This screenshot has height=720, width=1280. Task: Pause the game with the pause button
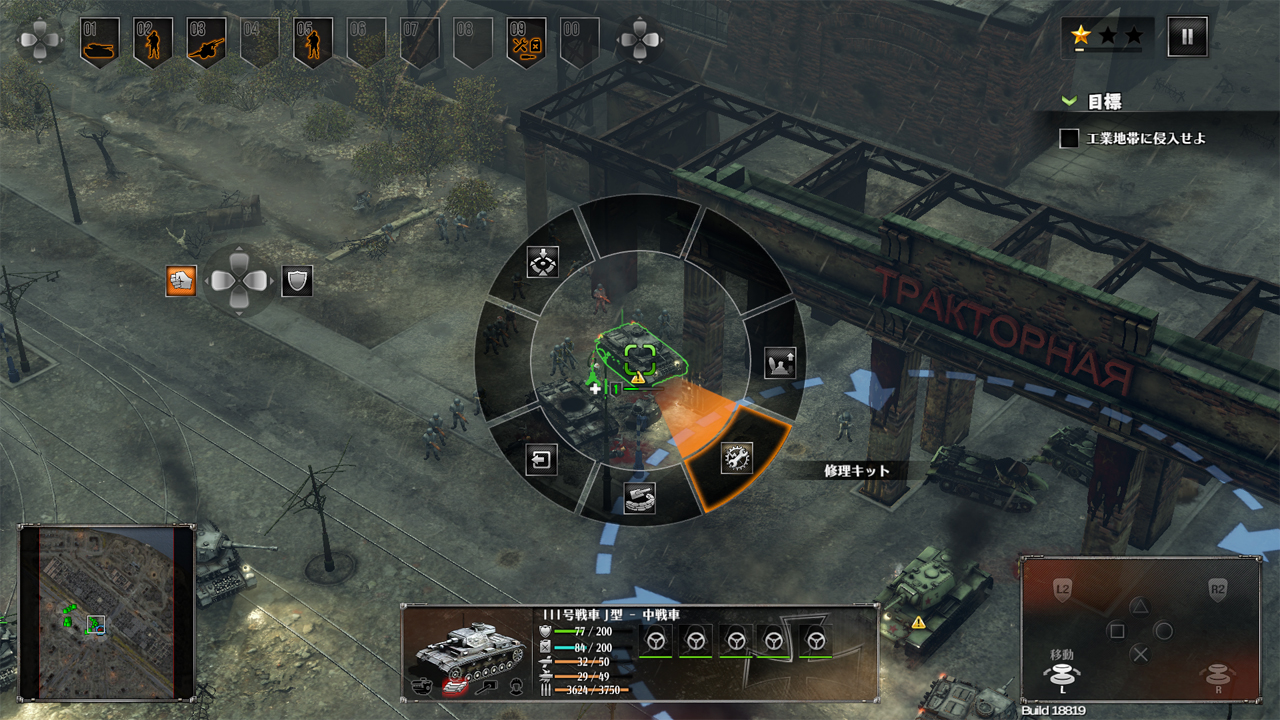click(x=1187, y=37)
